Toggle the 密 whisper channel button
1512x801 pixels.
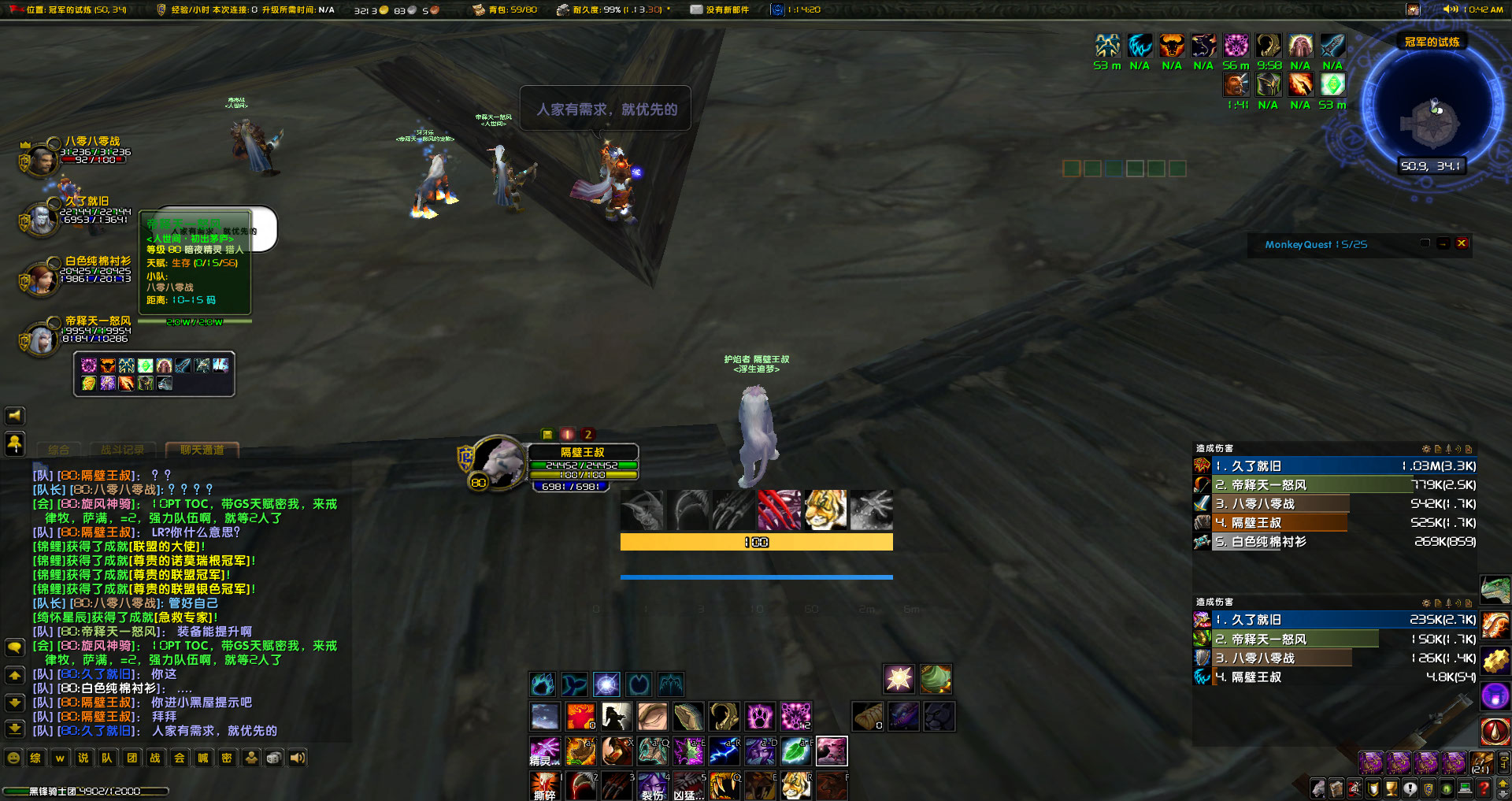[x=226, y=758]
